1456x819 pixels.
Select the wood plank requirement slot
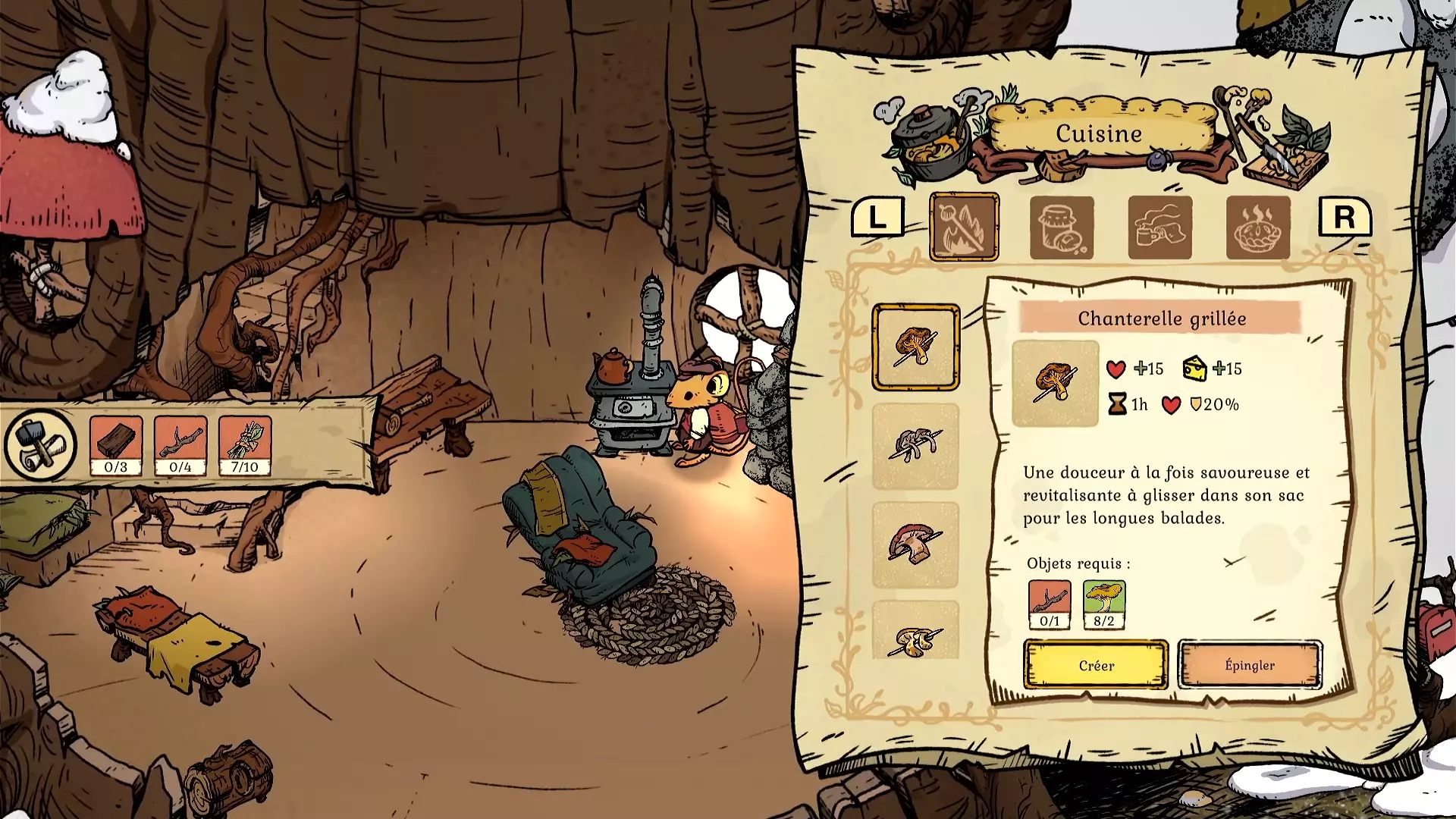[x=116, y=445]
